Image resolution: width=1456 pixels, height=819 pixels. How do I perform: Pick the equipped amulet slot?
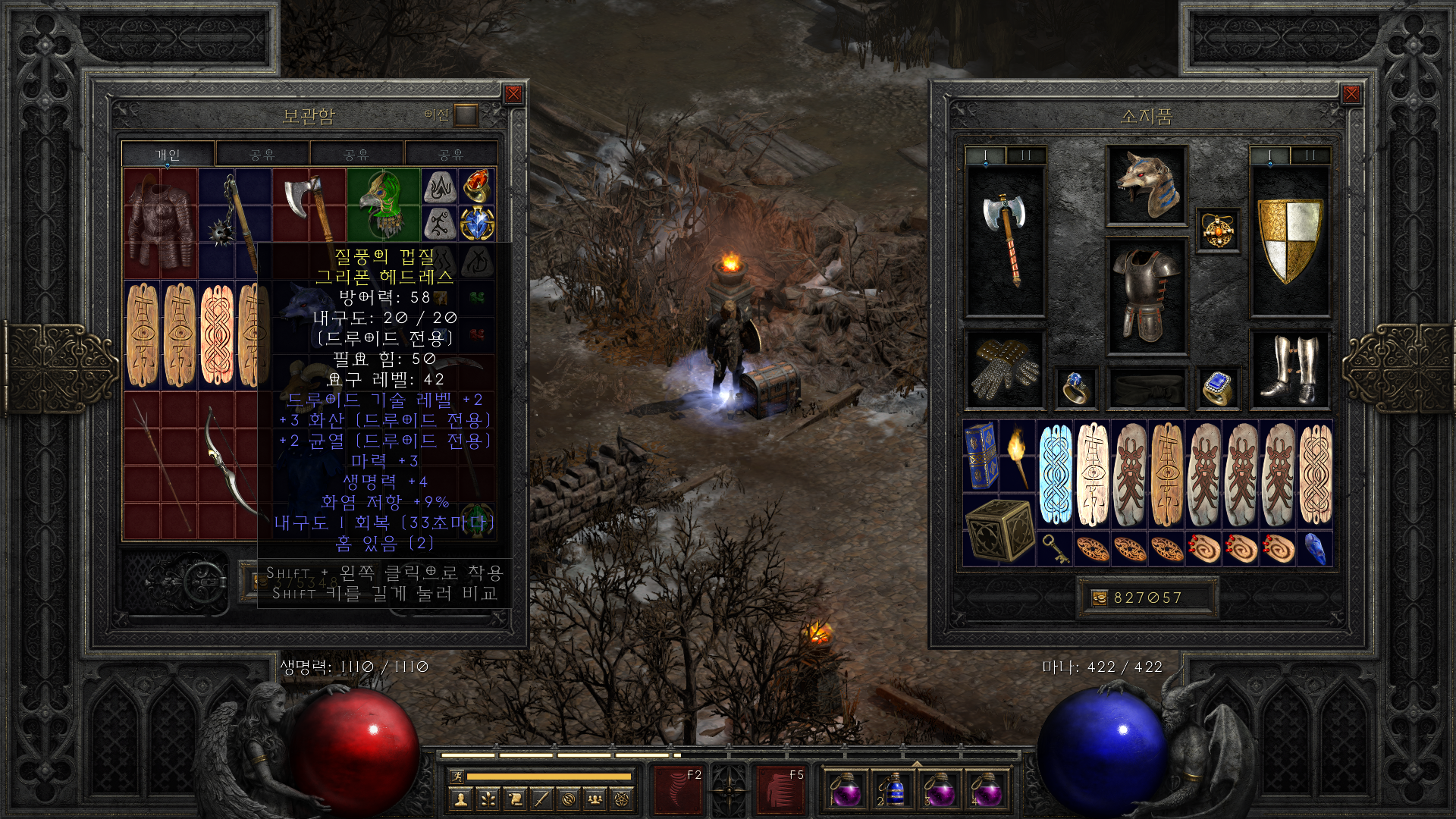pos(1218,231)
